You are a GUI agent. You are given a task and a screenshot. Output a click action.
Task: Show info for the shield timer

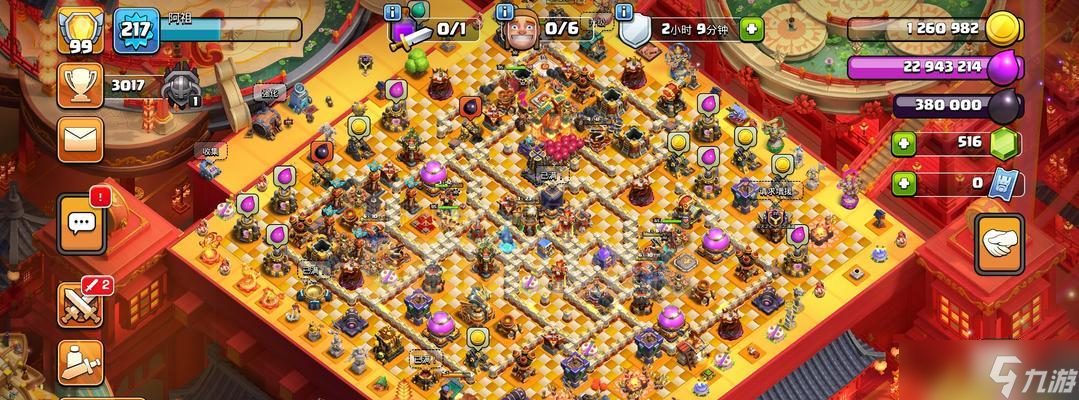point(626,12)
